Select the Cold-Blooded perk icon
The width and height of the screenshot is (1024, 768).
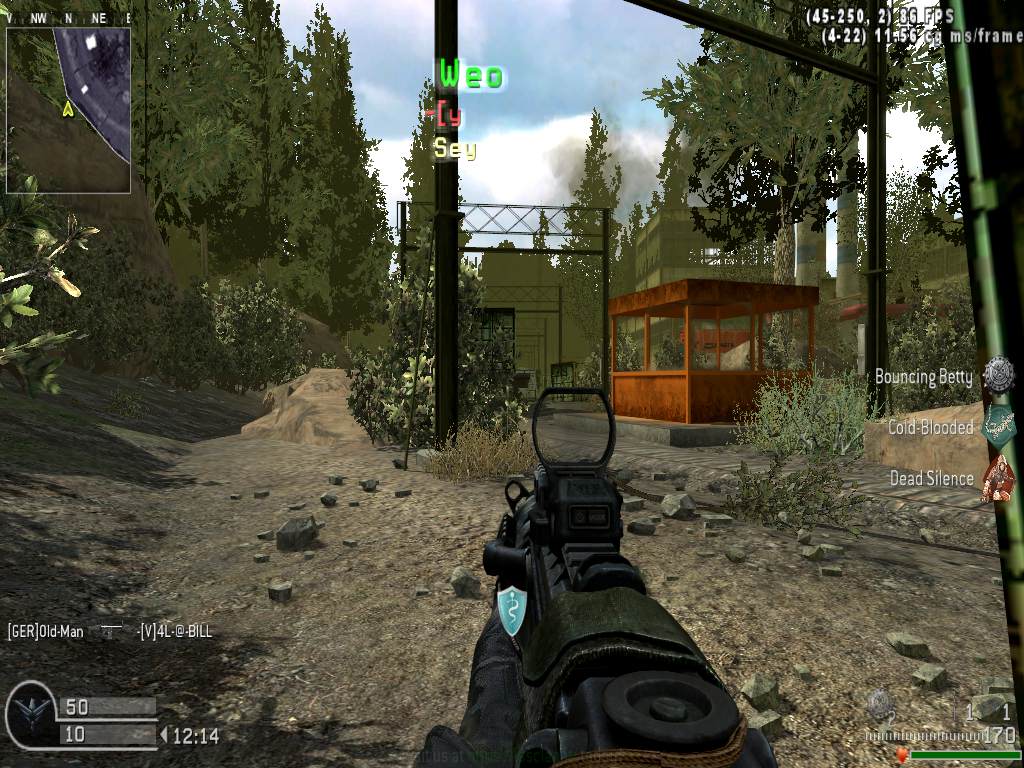click(x=998, y=426)
